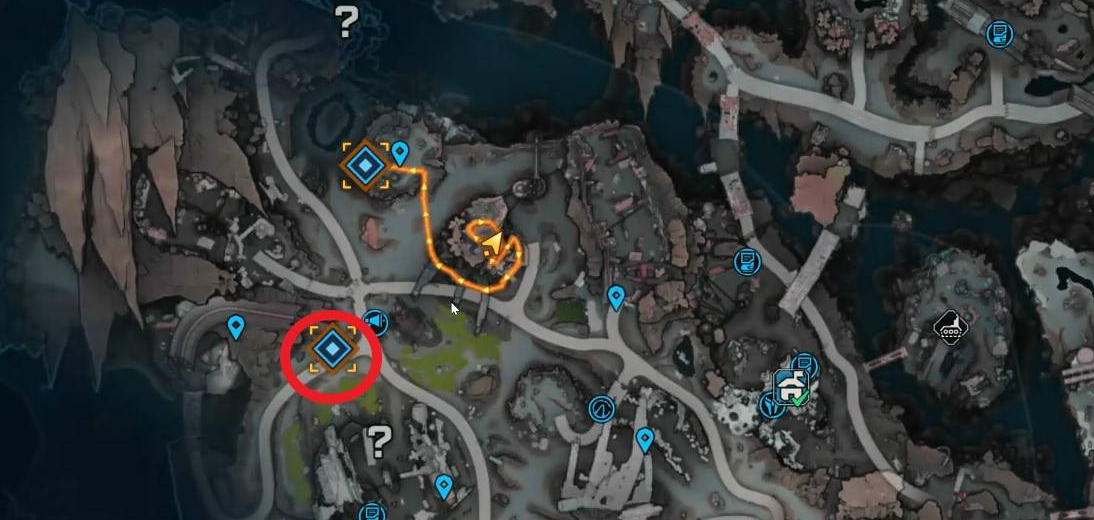Click the round tent-like icon near the gray ramps

click(x=601, y=408)
